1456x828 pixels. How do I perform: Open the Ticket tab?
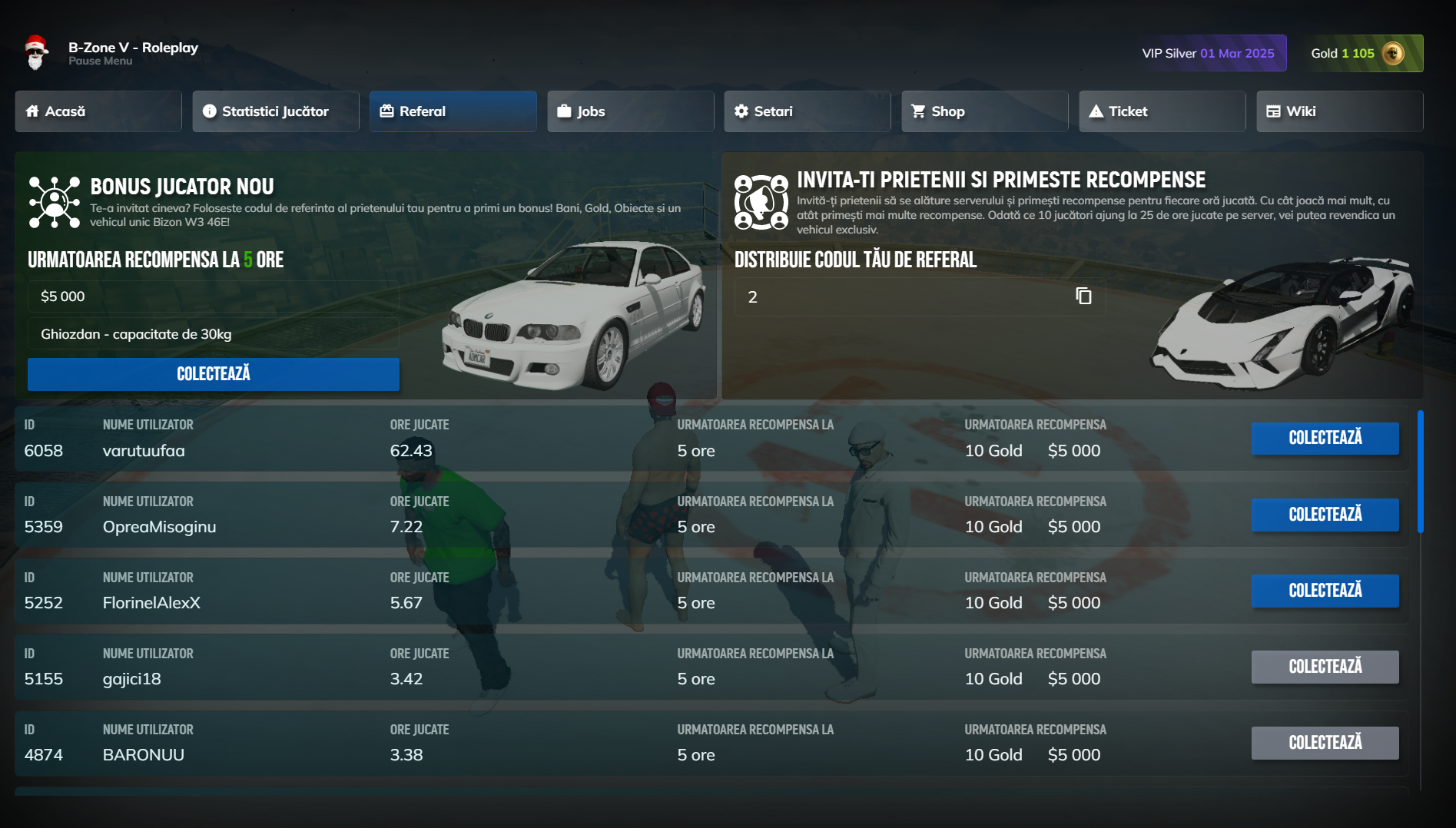pos(1162,111)
